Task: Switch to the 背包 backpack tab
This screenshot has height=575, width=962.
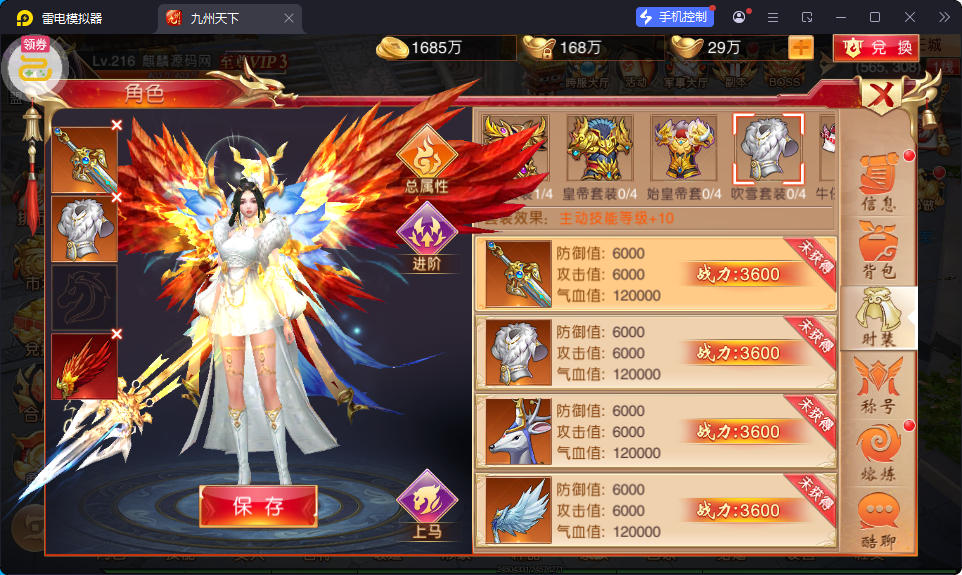Action: 878,249
